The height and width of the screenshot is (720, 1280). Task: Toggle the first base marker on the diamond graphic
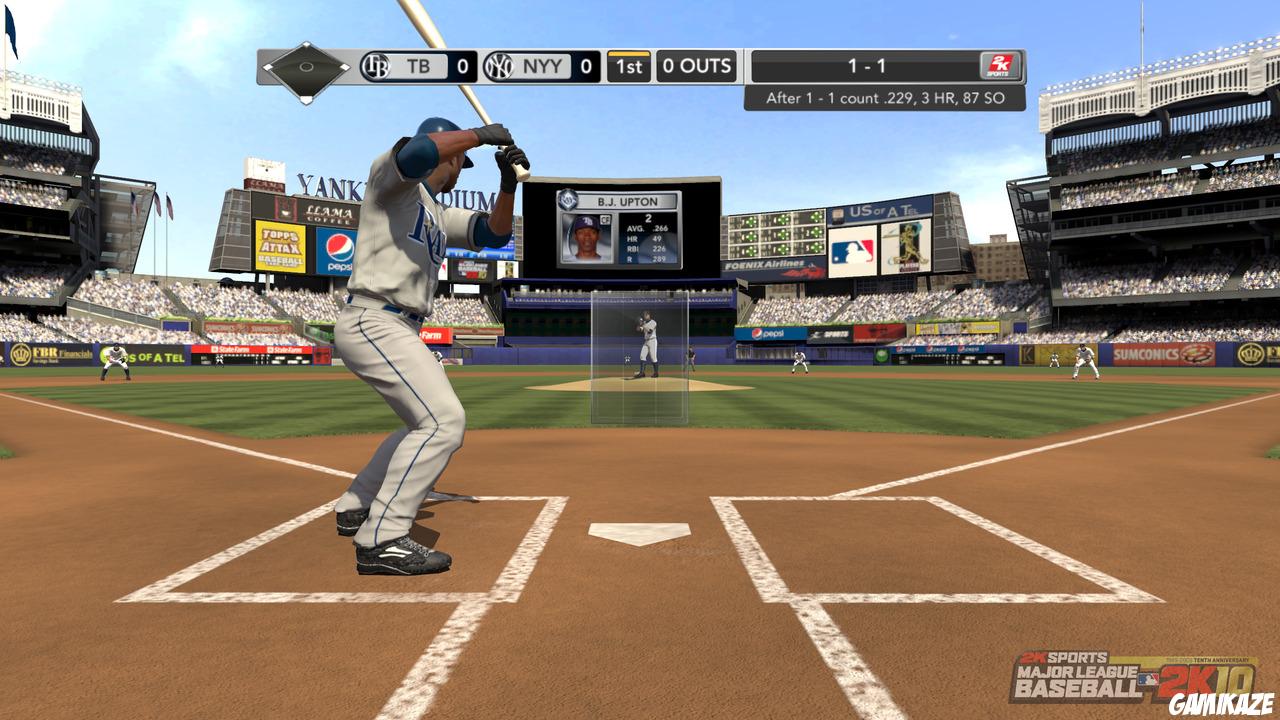(x=343, y=67)
